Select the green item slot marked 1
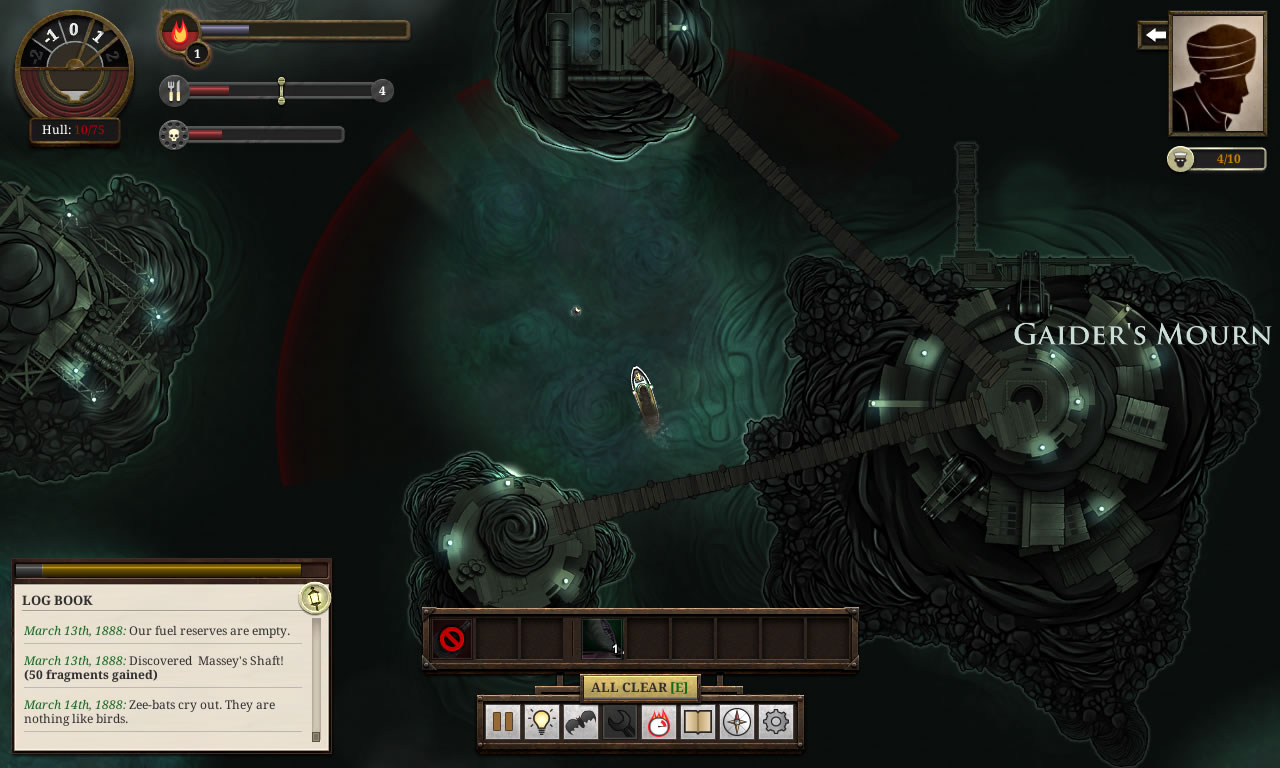Image resolution: width=1280 pixels, height=768 pixels. click(602, 638)
